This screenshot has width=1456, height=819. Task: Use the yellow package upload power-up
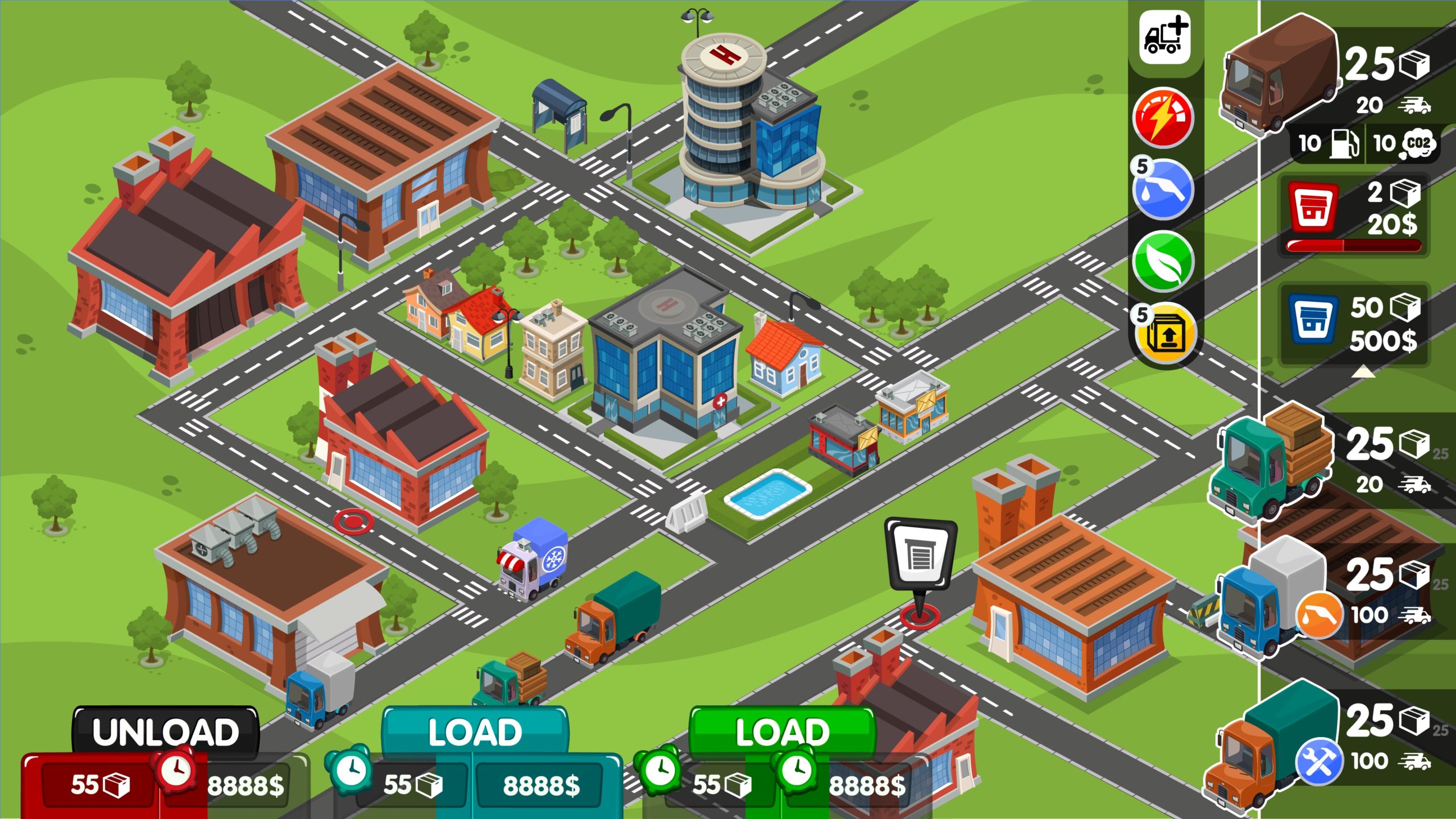tap(1166, 334)
